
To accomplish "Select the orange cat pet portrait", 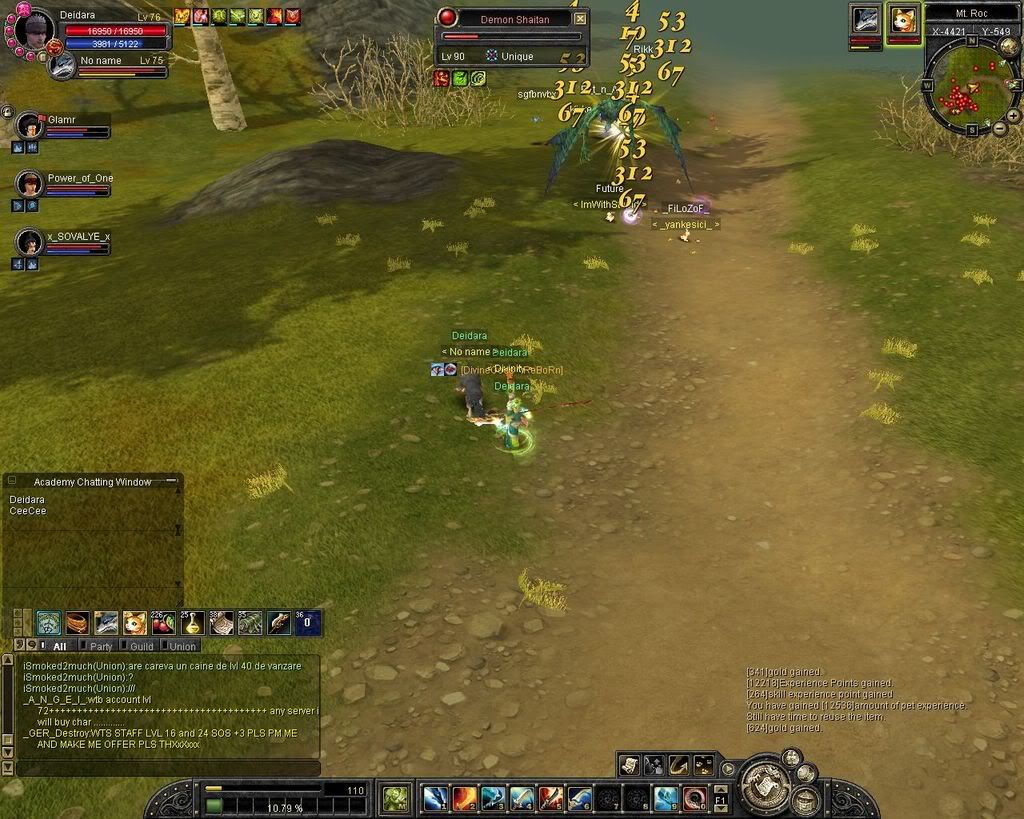I will [903, 20].
